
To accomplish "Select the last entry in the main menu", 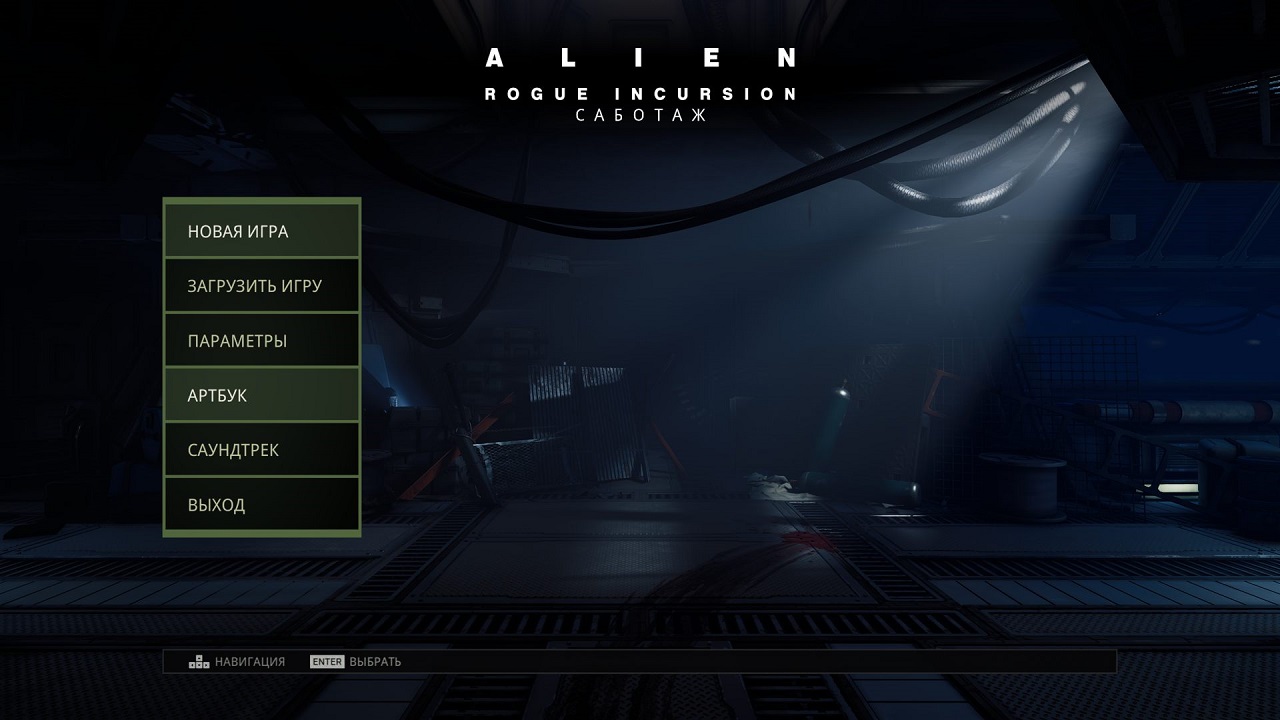I will (x=260, y=504).
